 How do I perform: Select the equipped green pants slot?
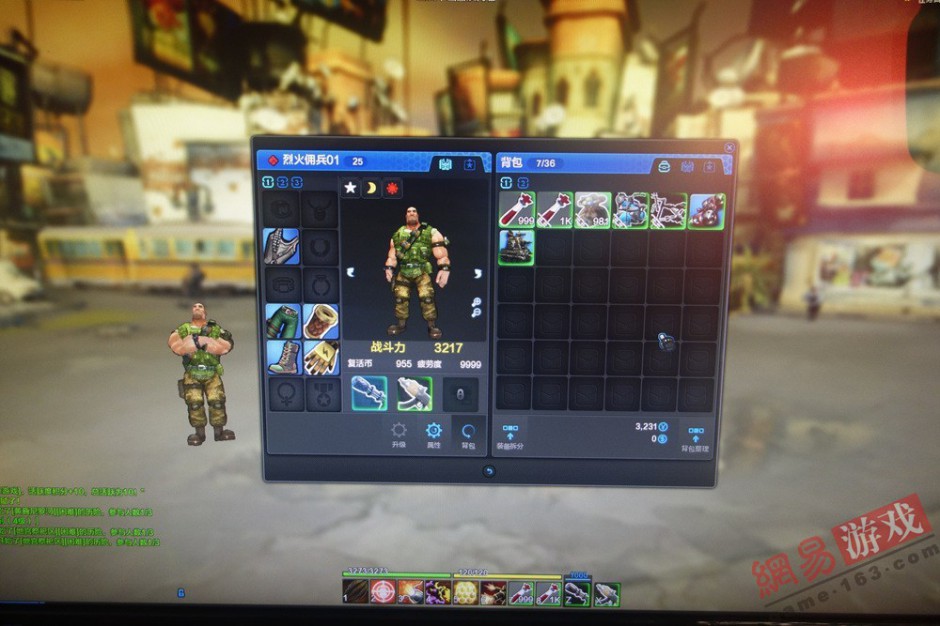(x=282, y=321)
